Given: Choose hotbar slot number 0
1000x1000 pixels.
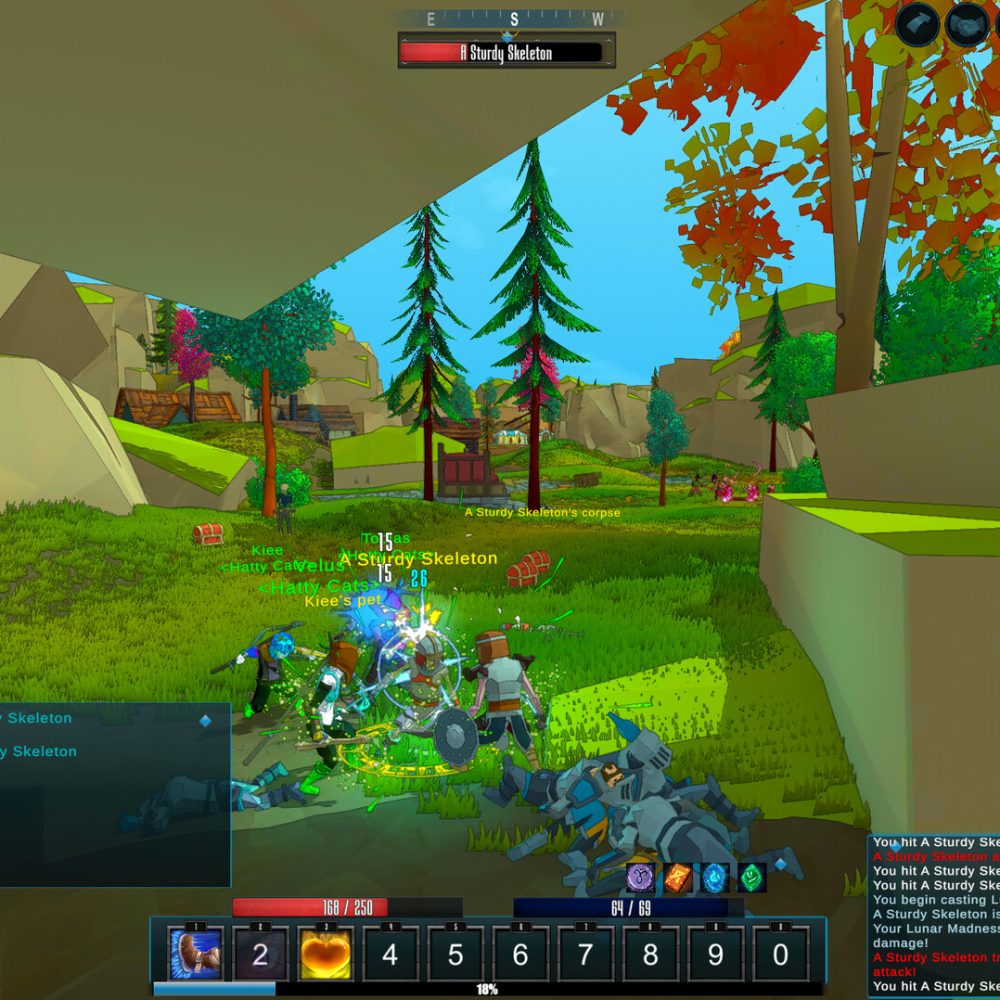Looking at the screenshot, I should coord(780,953).
